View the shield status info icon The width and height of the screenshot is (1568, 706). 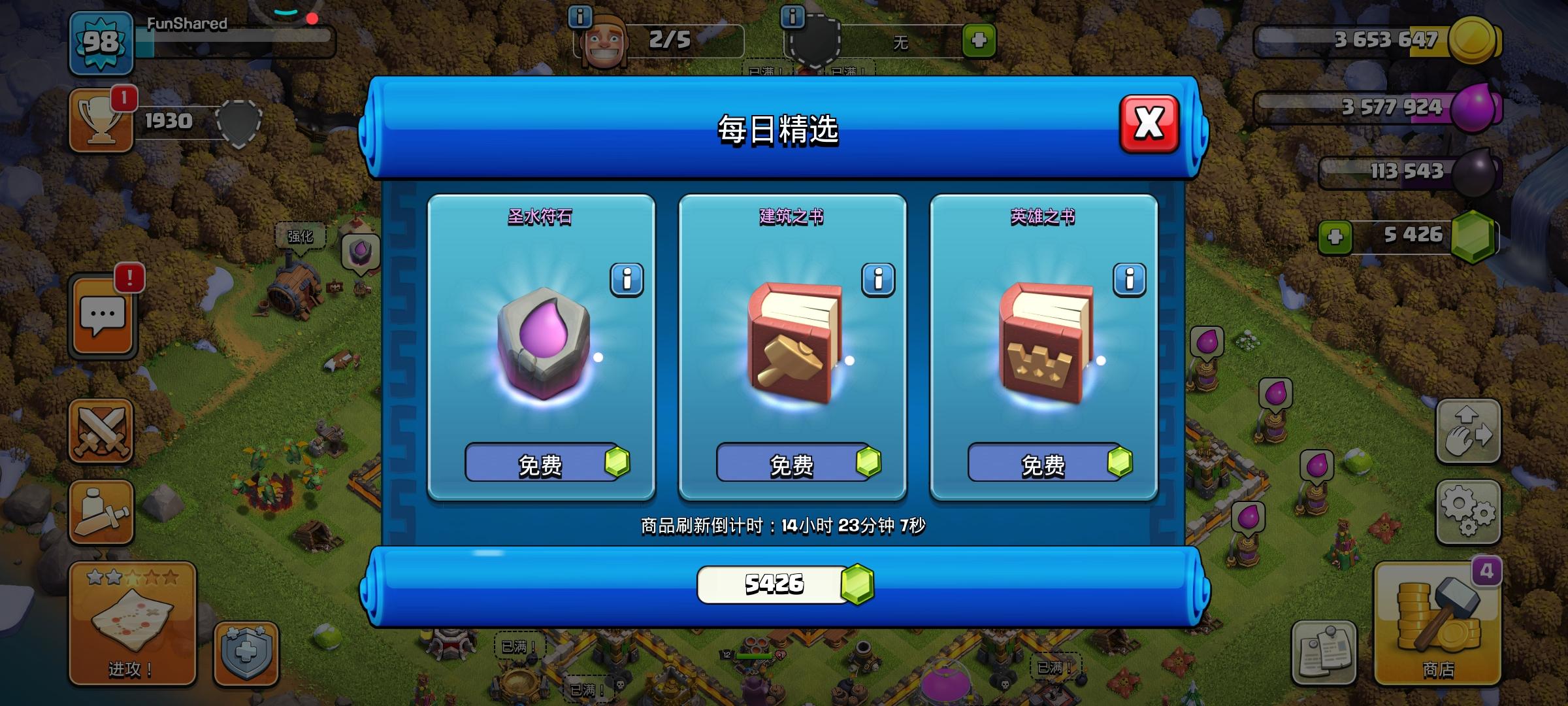coord(794,18)
